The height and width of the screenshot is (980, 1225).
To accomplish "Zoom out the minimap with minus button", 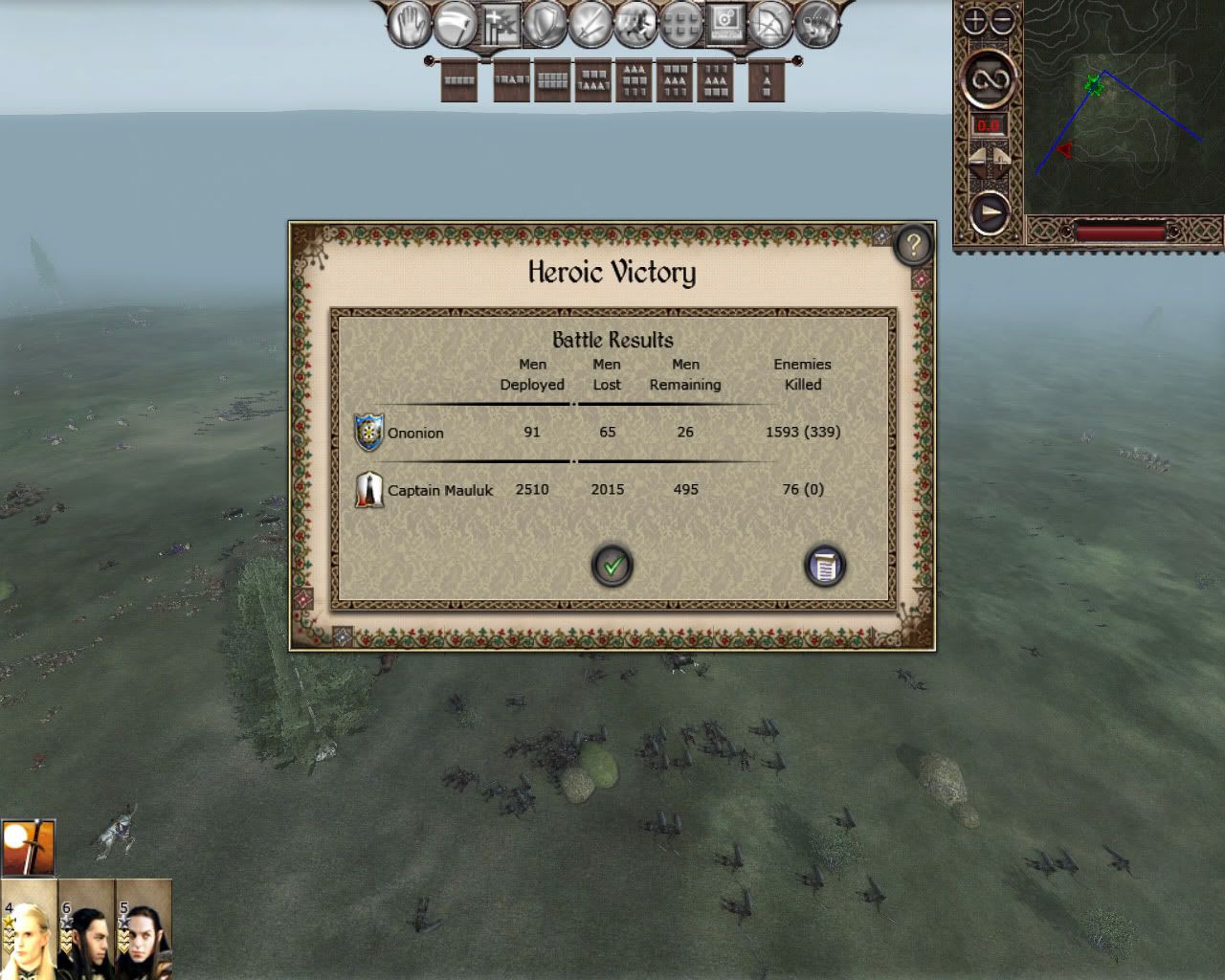I will (x=1001, y=21).
